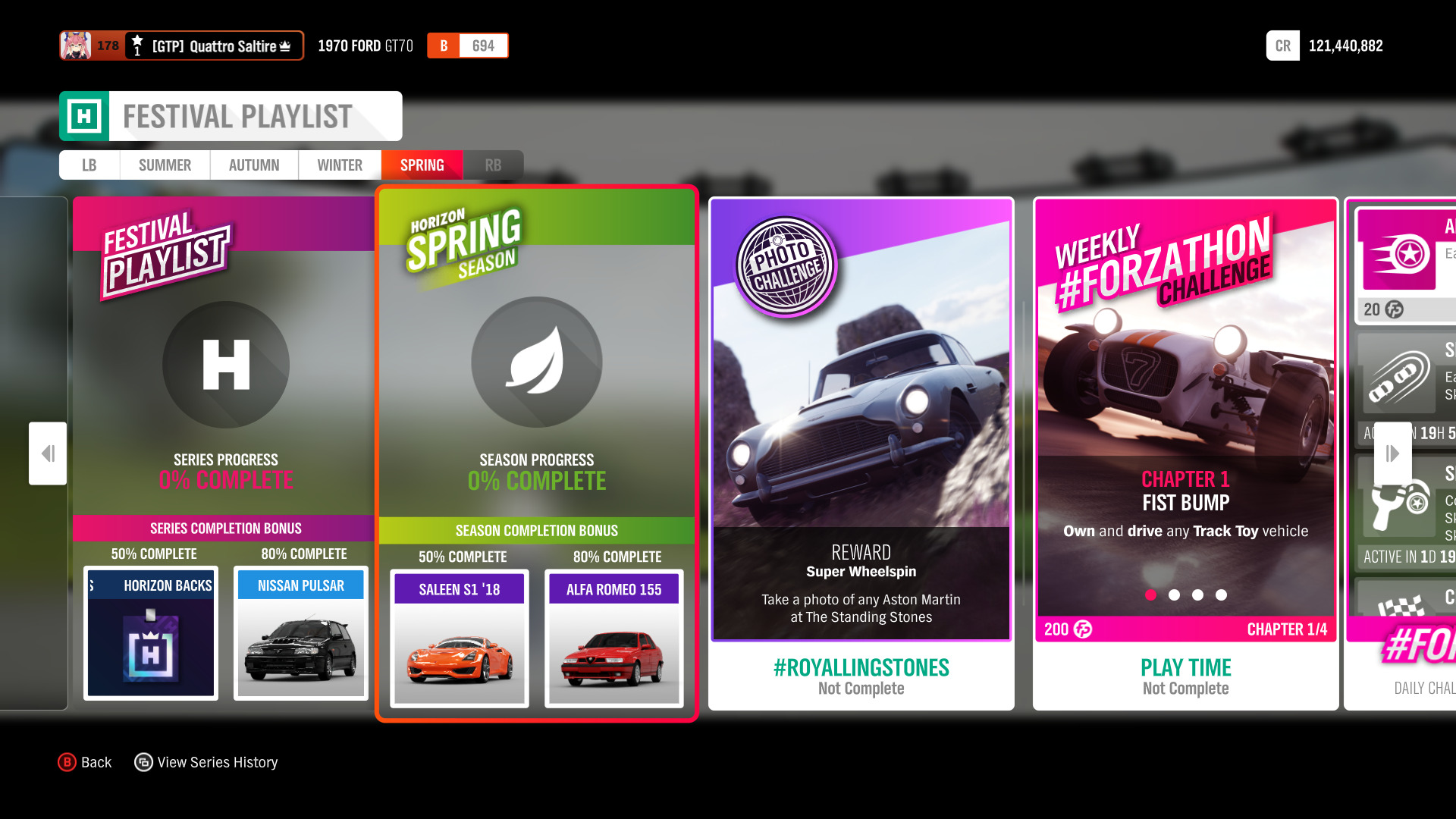Click the player avatar portrait

click(74, 45)
